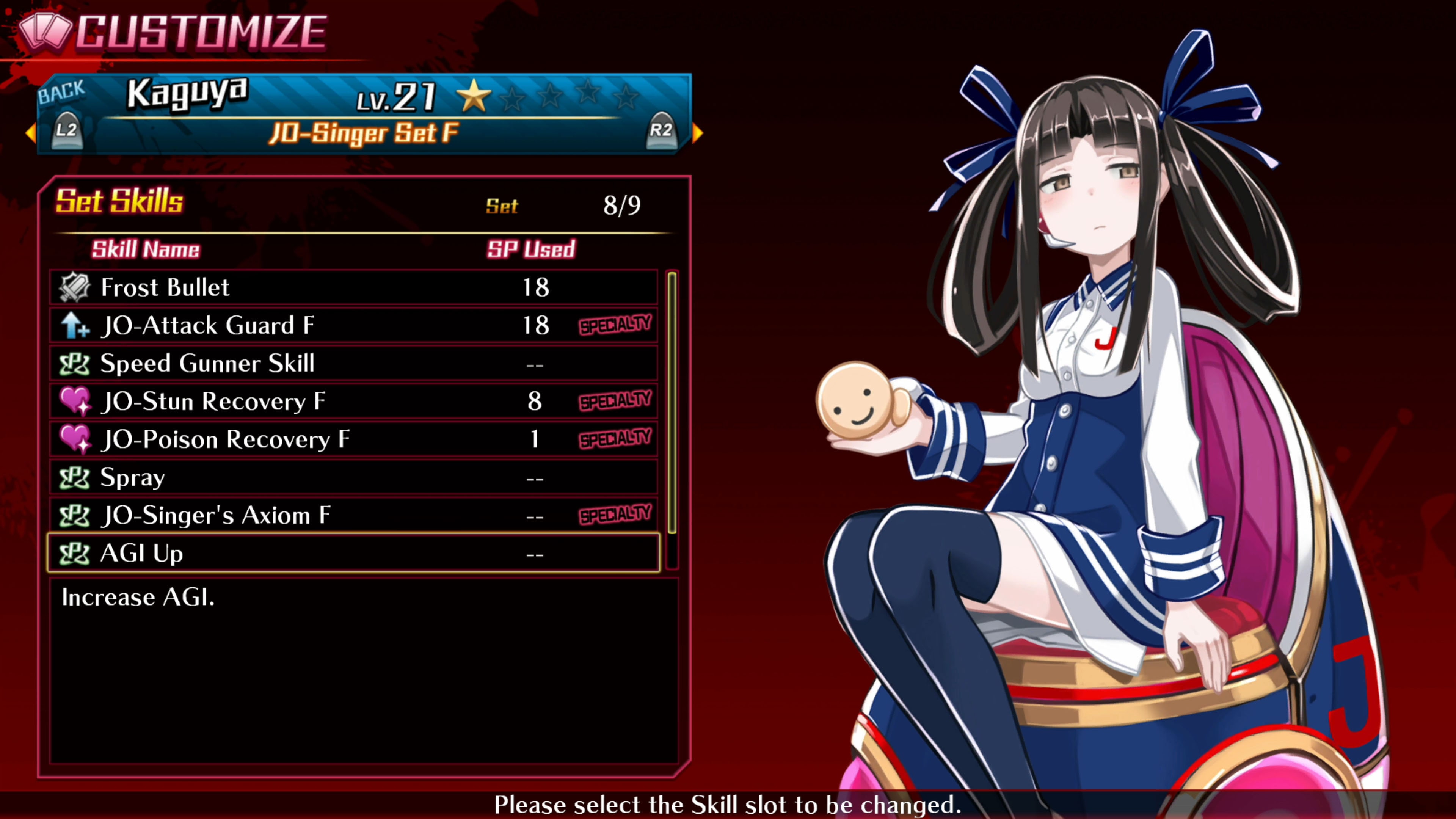1456x819 pixels.
Task: Open the JO-Singer's Axiom F slot
Action: coord(353,516)
